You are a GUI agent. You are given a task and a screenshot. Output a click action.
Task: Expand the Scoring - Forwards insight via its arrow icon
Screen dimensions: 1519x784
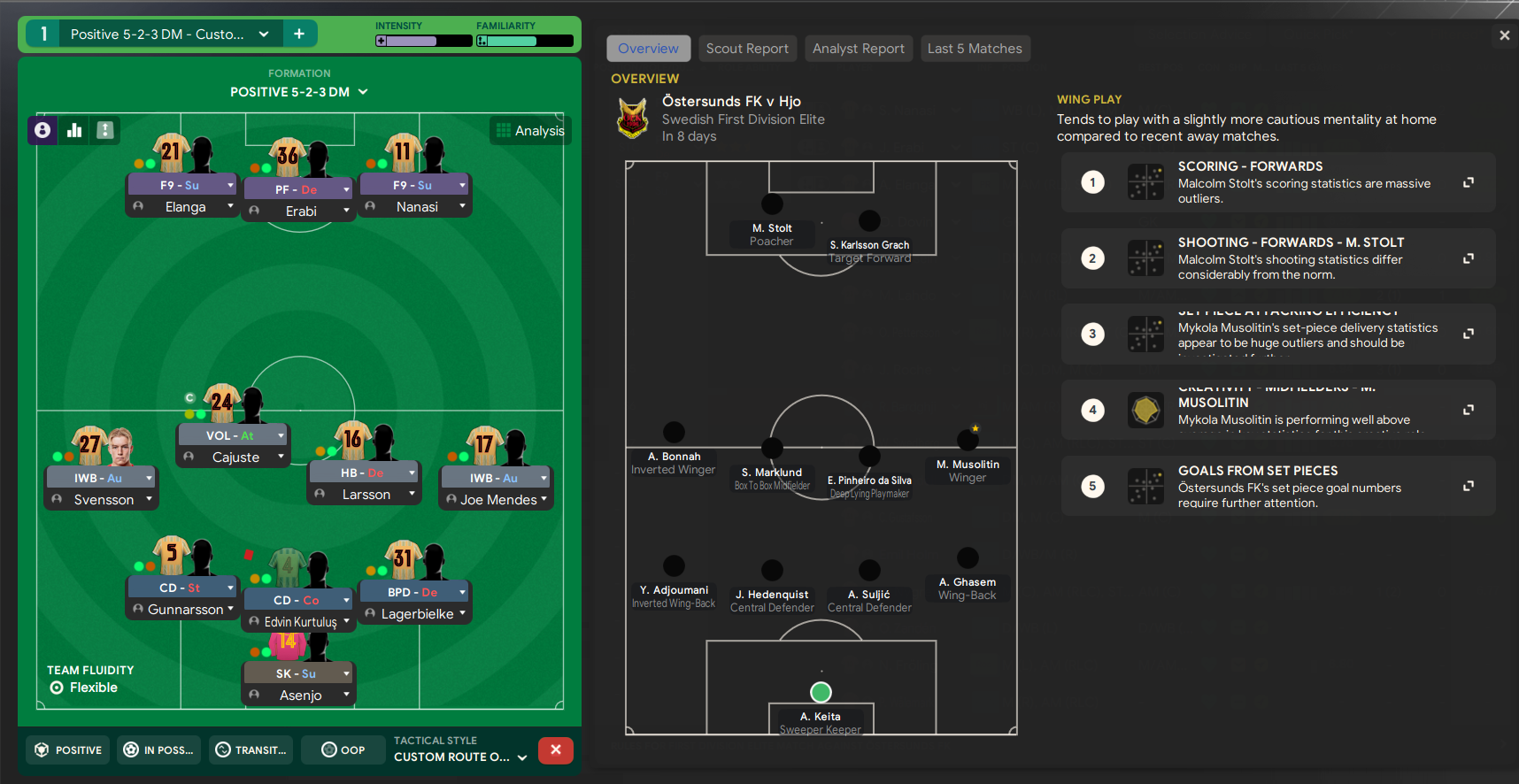point(1469,182)
